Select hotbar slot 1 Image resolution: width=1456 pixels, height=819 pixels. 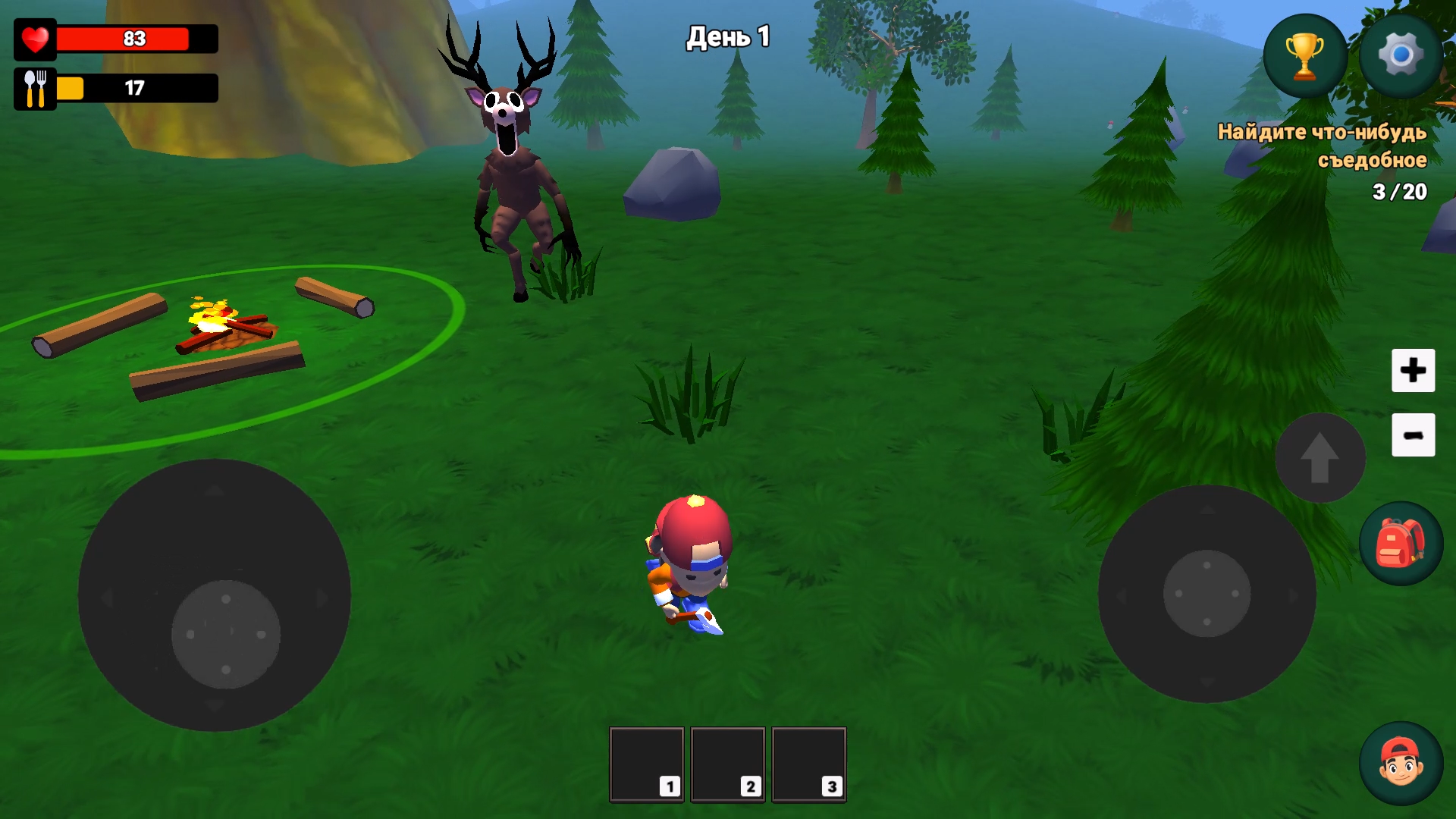coord(646,763)
